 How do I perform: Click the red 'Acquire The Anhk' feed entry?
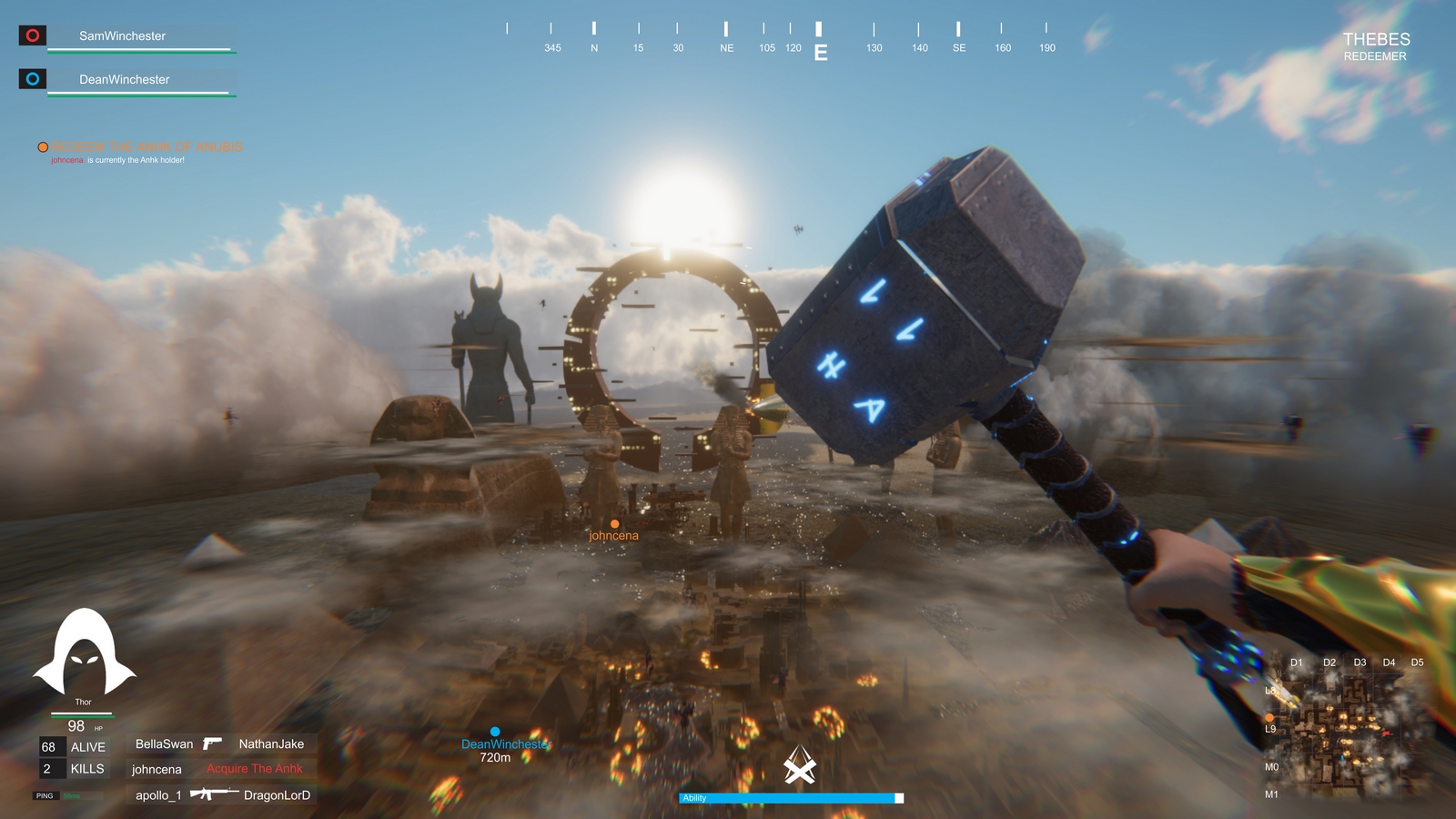point(255,768)
